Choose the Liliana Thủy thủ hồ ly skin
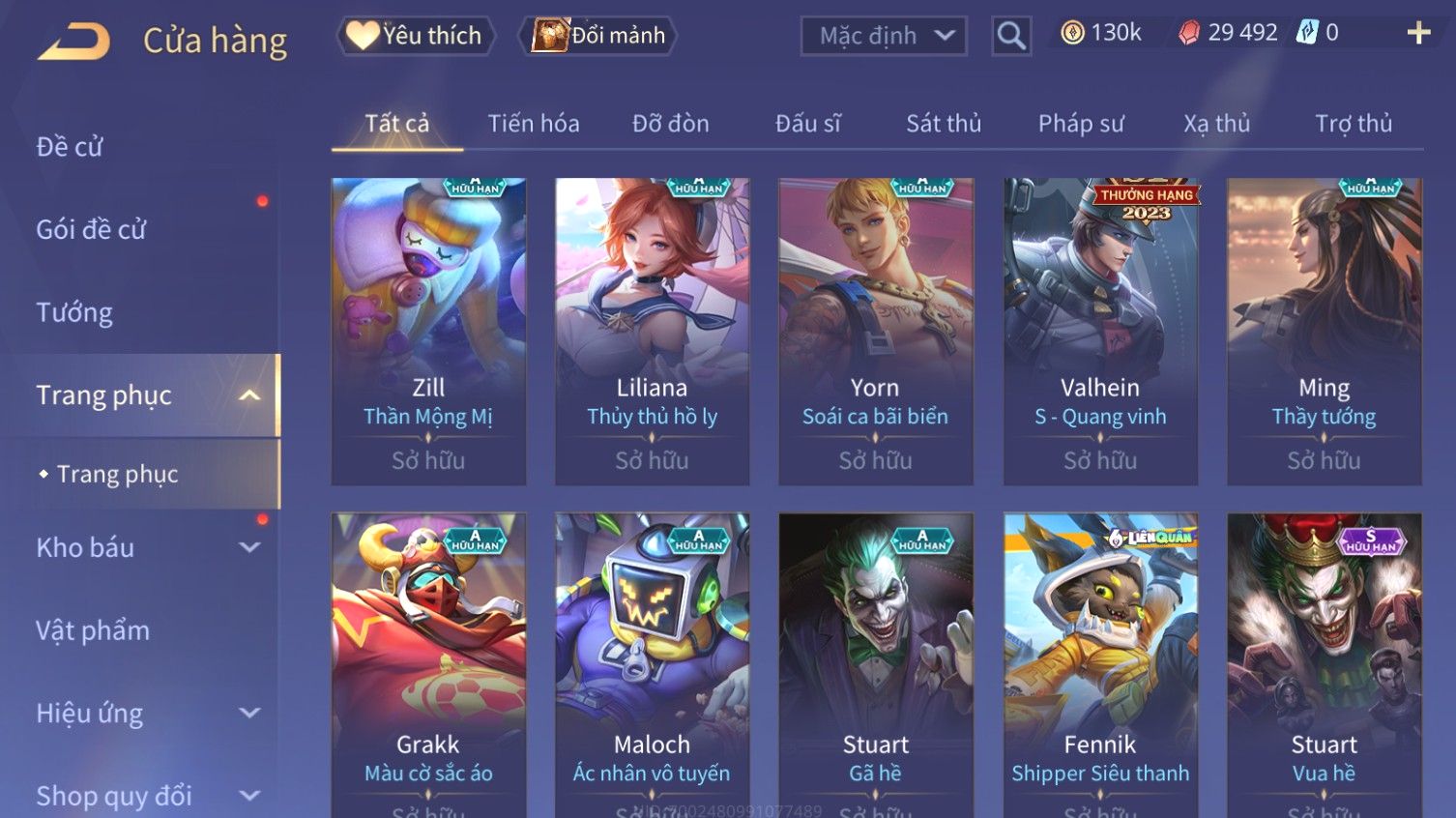This screenshot has width=1456, height=818. (x=652, y=329)
